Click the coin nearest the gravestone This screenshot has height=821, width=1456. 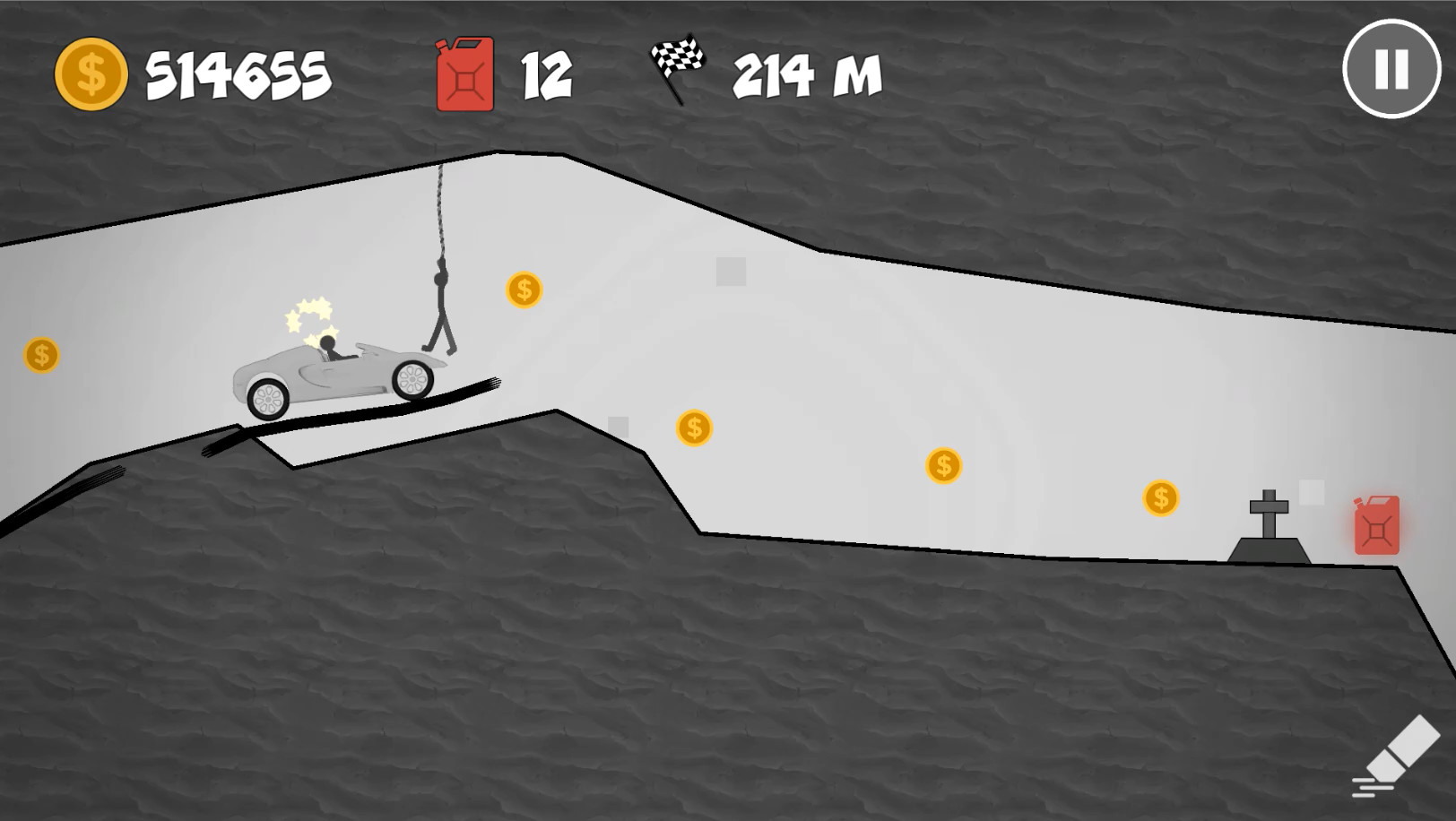click(x=1159, y=497)
